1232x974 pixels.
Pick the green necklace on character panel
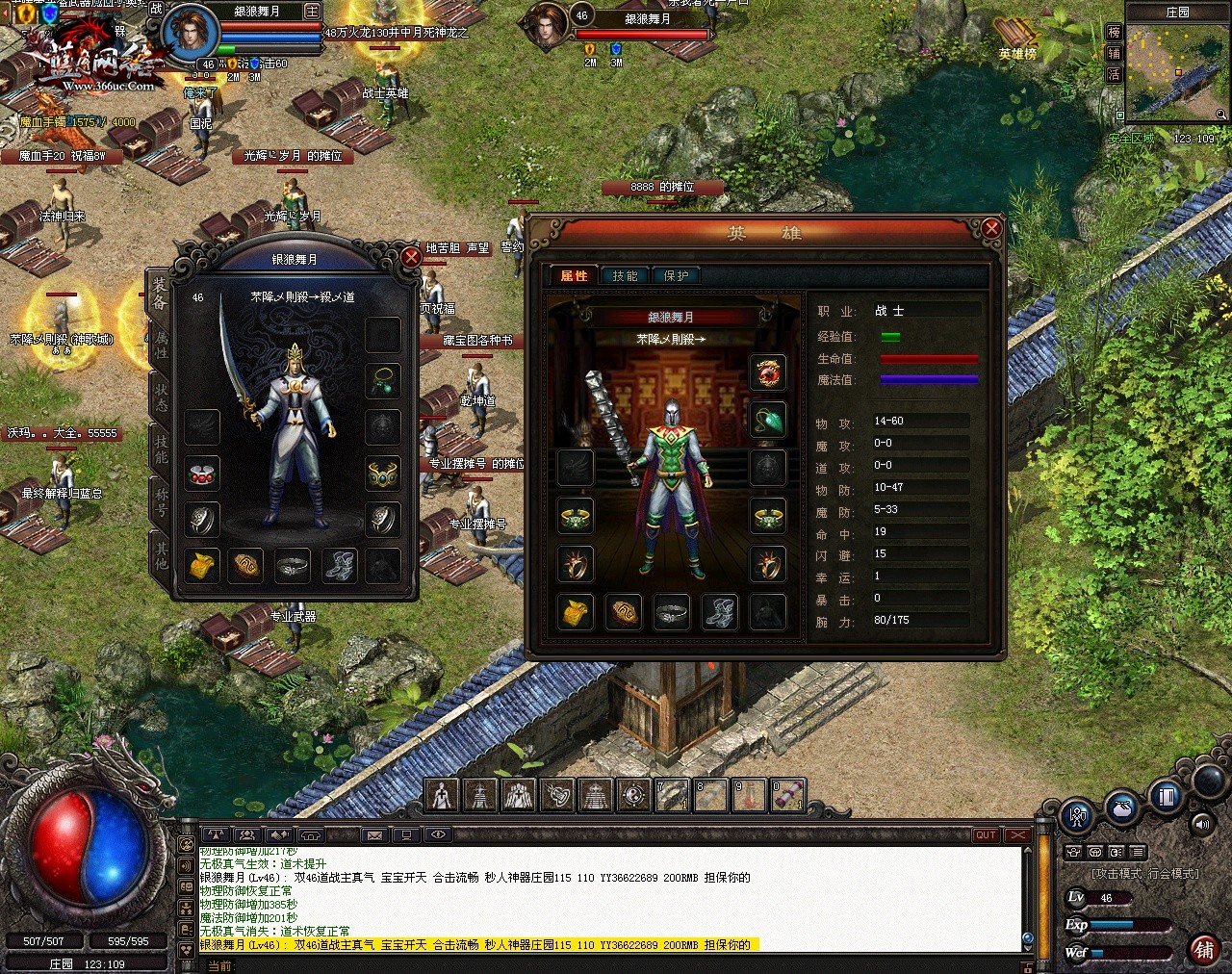383,380
